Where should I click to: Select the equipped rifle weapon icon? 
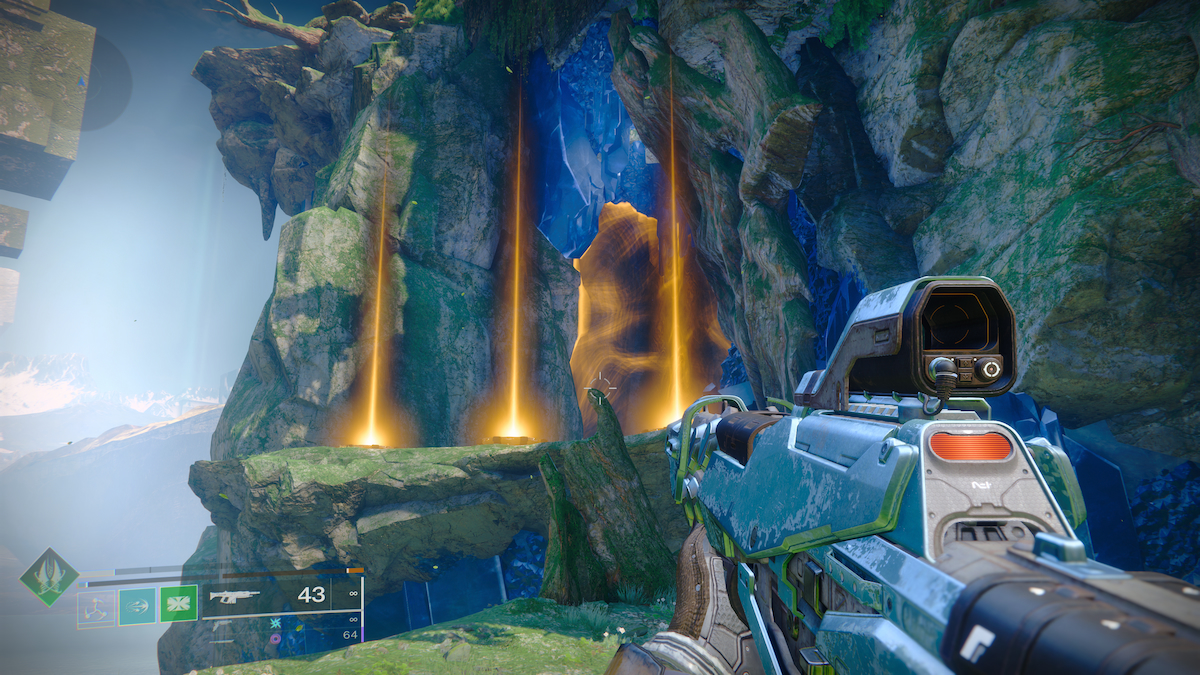[233, 596]
